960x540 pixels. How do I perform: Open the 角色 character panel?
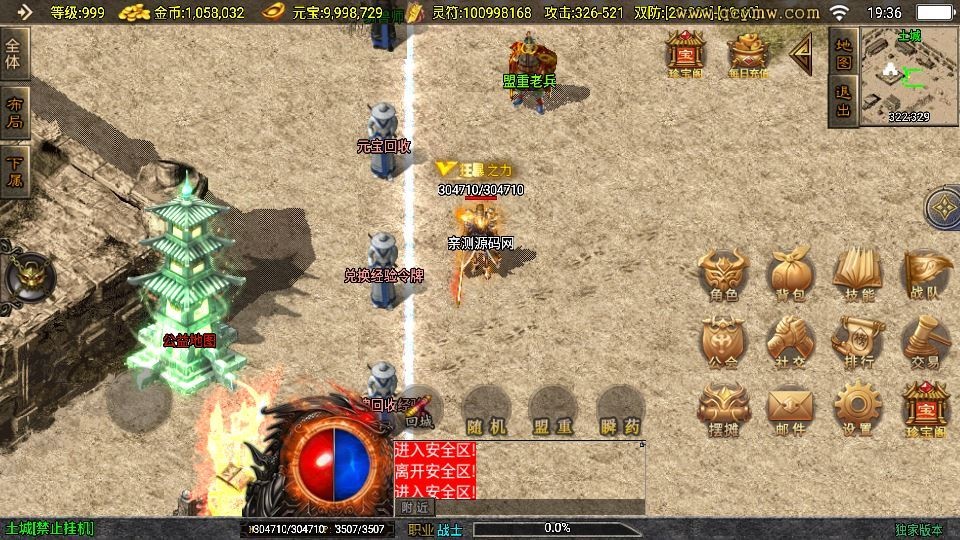tap(723, 273)
